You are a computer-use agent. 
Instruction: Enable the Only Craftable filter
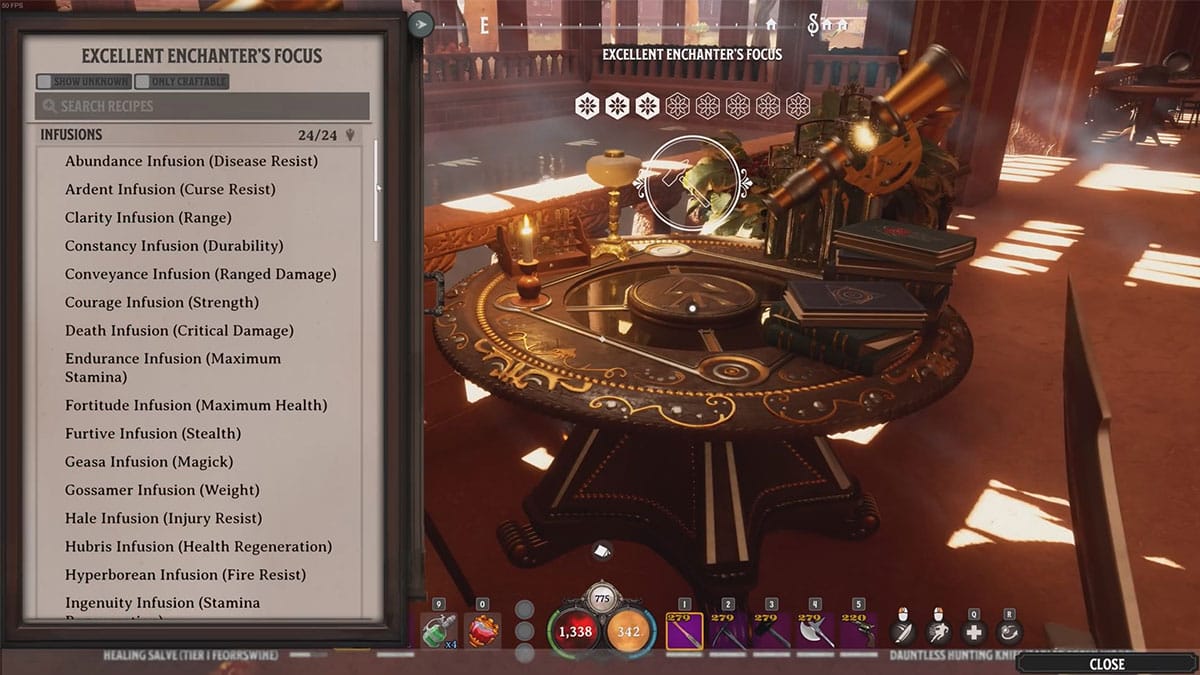coord(143,81)
